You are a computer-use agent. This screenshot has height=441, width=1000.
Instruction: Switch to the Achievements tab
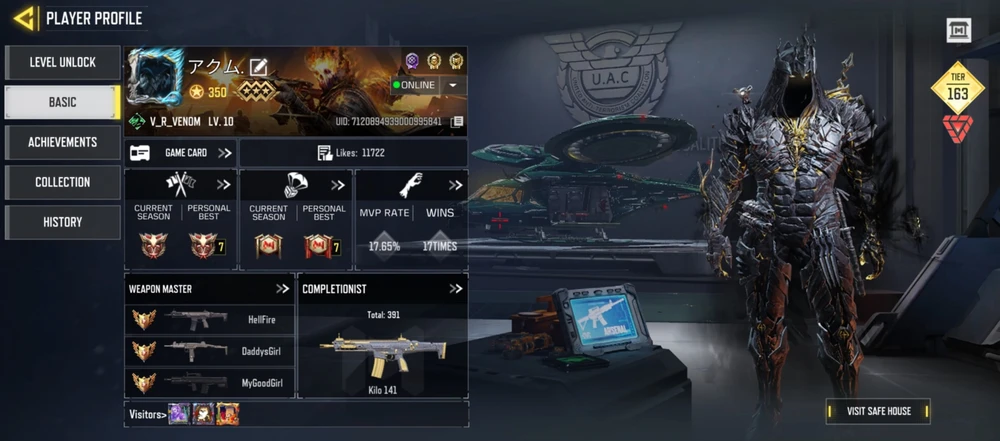pyautogui.click(x=62, y=142)
